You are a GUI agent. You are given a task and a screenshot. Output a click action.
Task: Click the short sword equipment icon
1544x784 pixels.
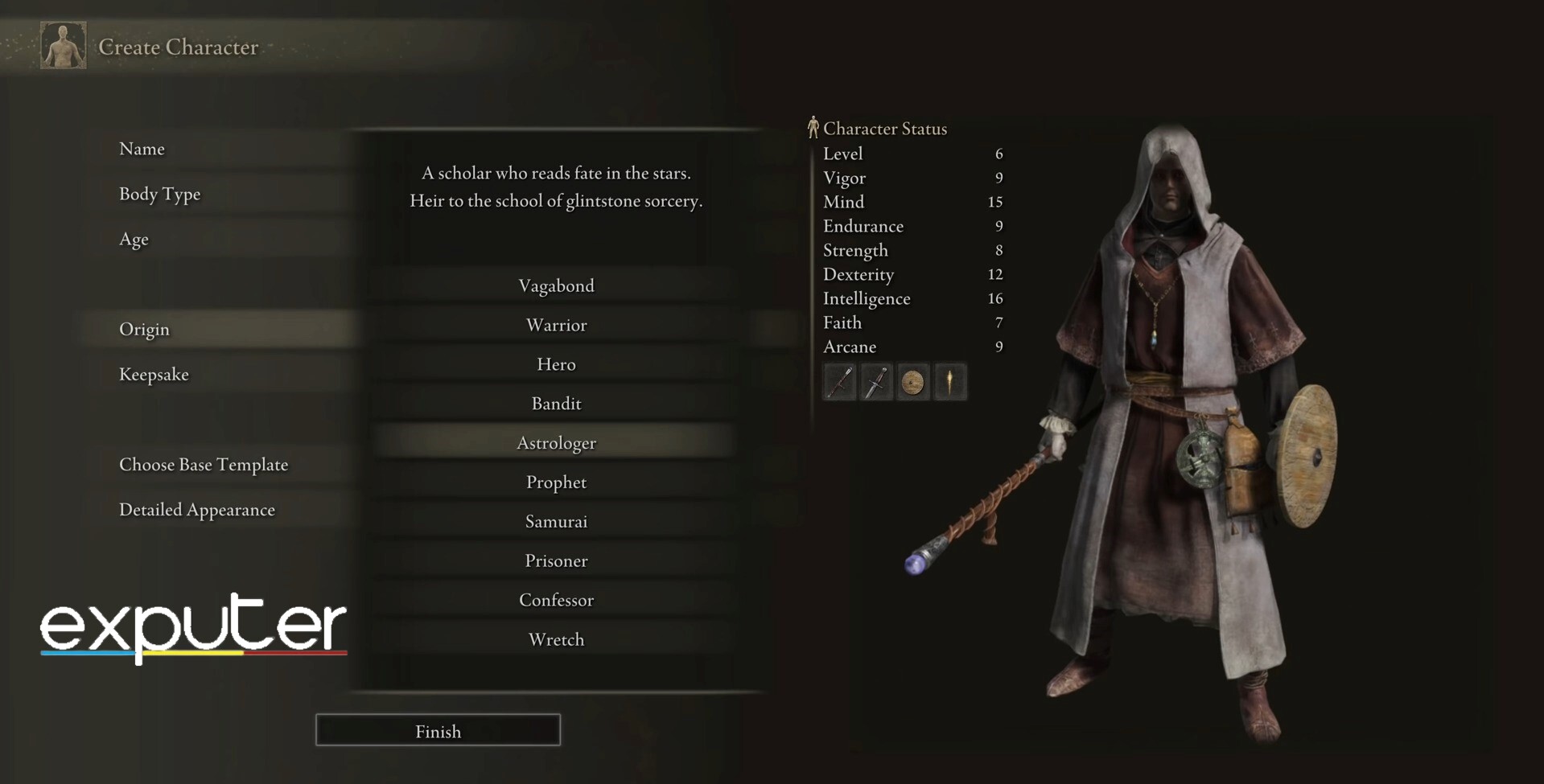pyautogui.click(x=876, y=382)
